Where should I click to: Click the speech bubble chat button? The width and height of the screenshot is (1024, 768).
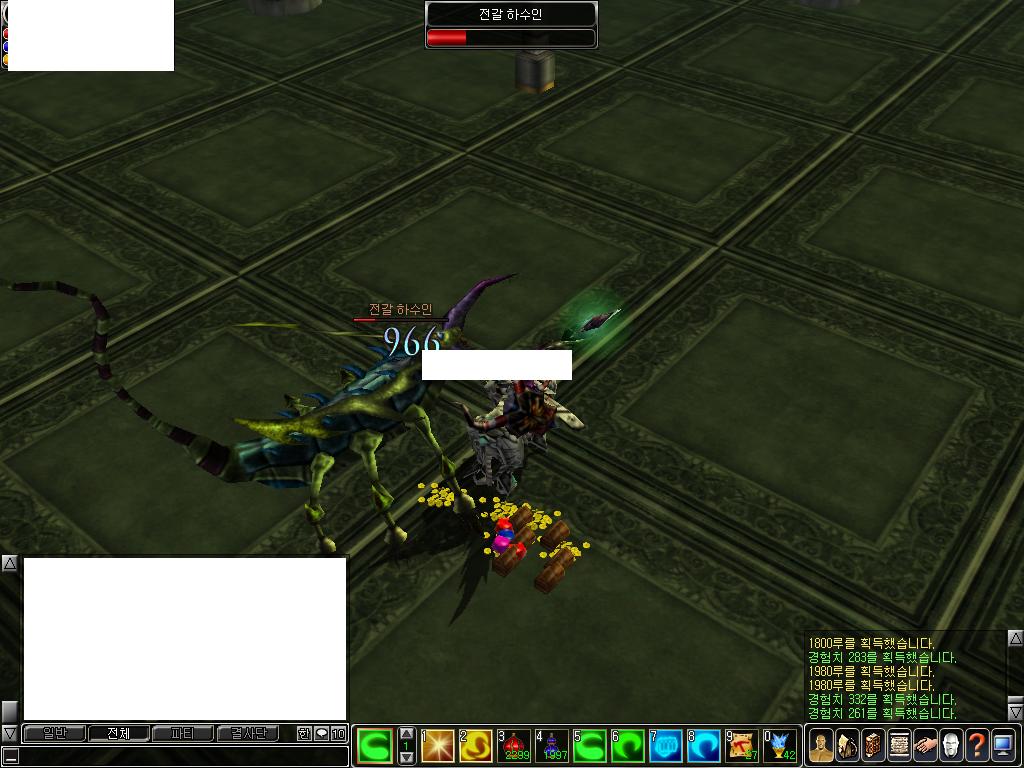tap(321, 733)
